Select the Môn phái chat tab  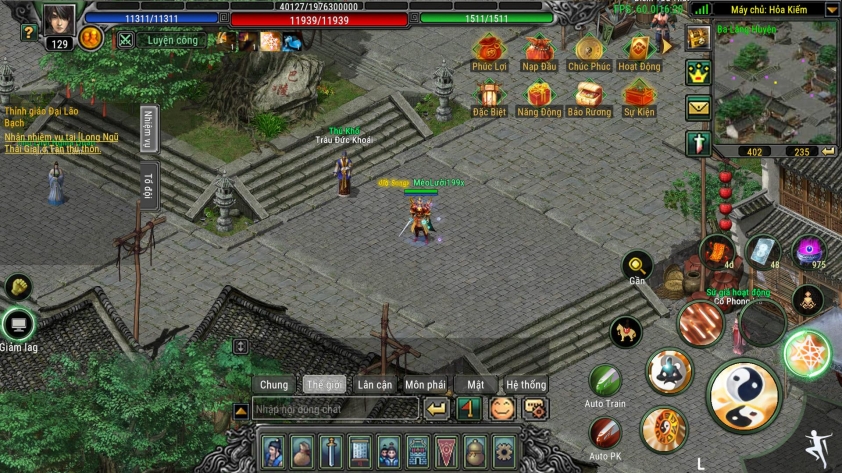click(x=425, y=385)
